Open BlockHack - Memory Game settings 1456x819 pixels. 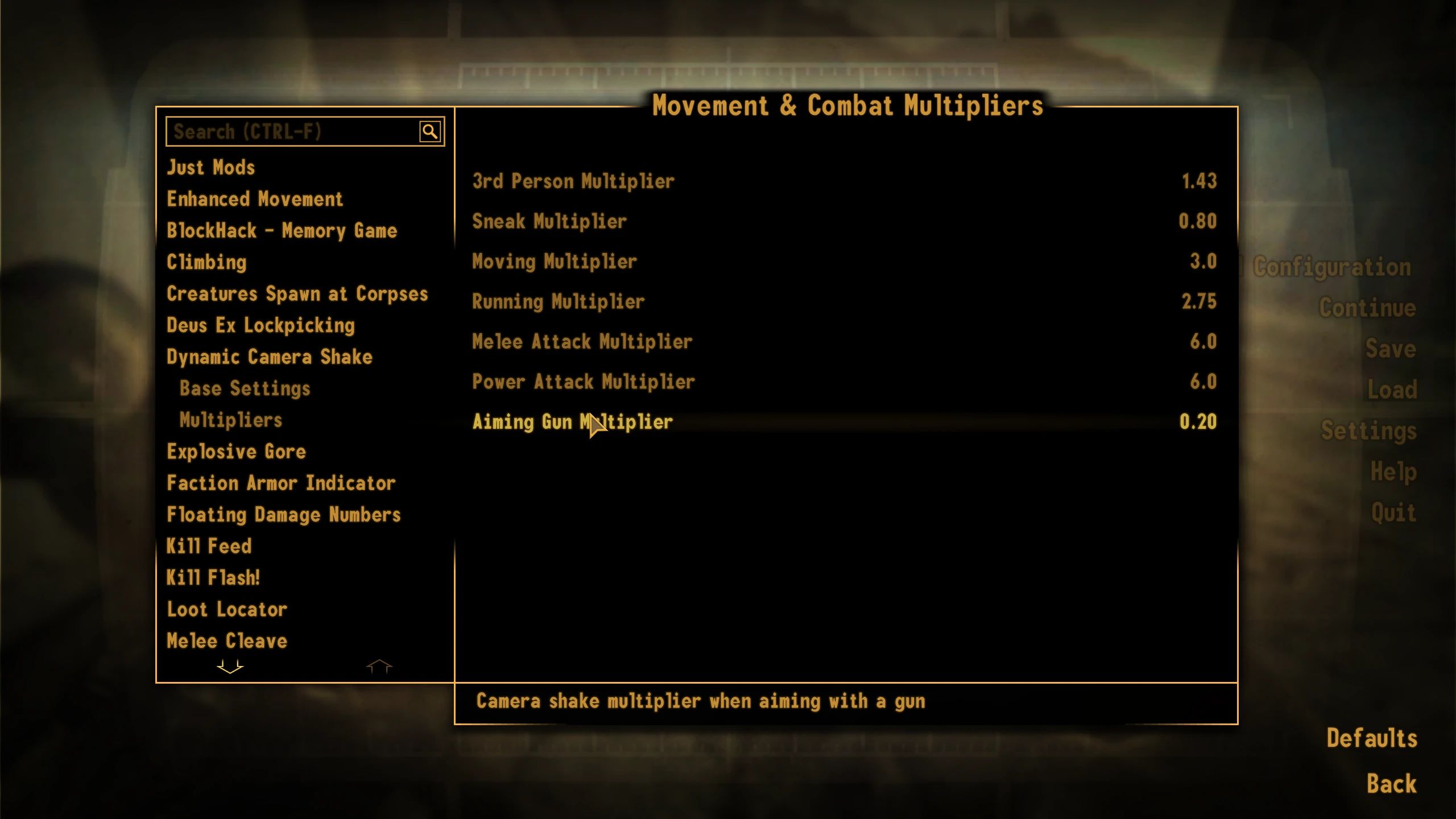(x=282, y=230)
